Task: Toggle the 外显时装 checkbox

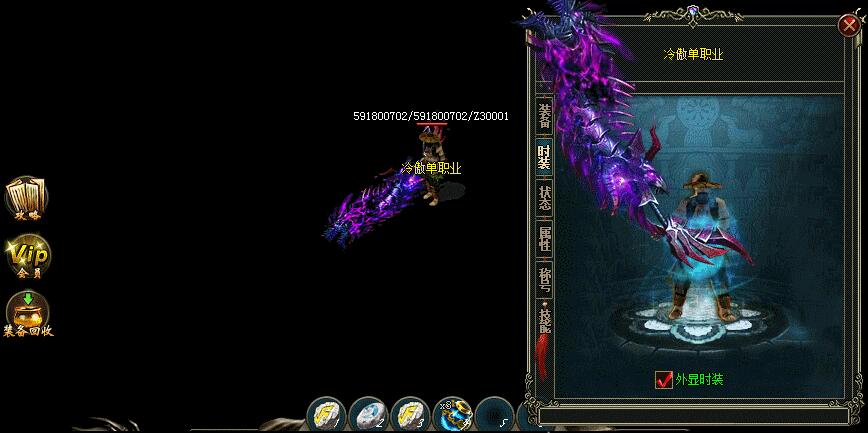Action: 663,380
